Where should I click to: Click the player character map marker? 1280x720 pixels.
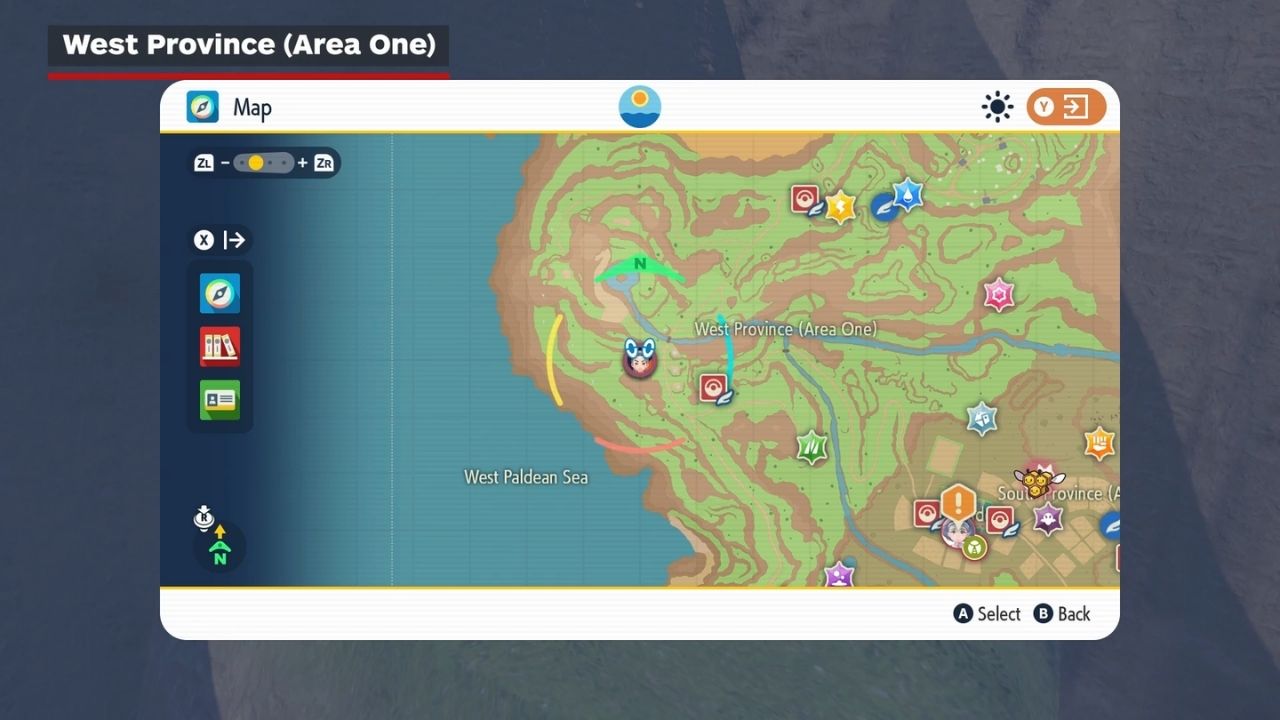coord(638,358)
